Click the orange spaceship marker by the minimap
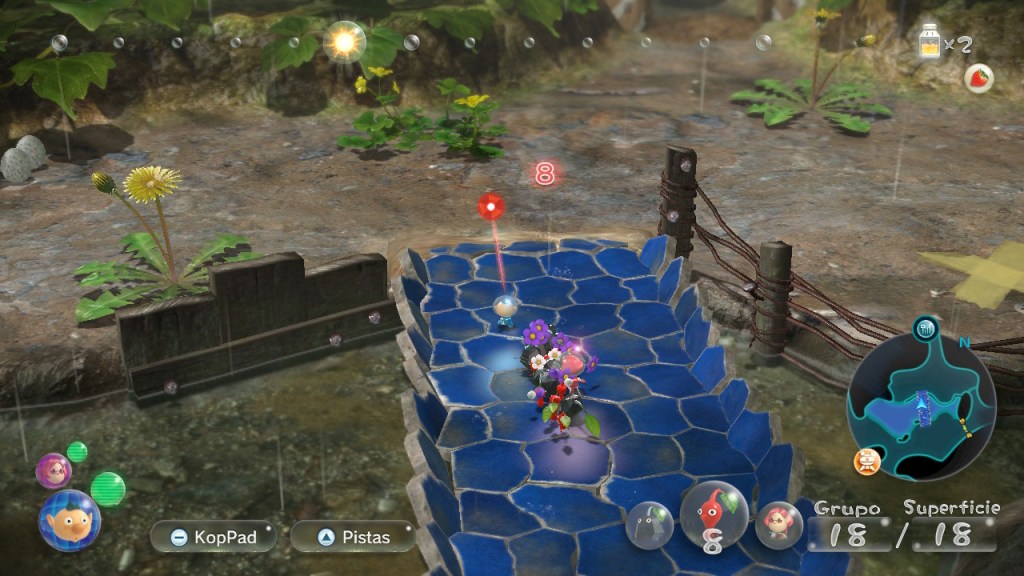The height and width of the screenshot is (576, 1024). 867,460
